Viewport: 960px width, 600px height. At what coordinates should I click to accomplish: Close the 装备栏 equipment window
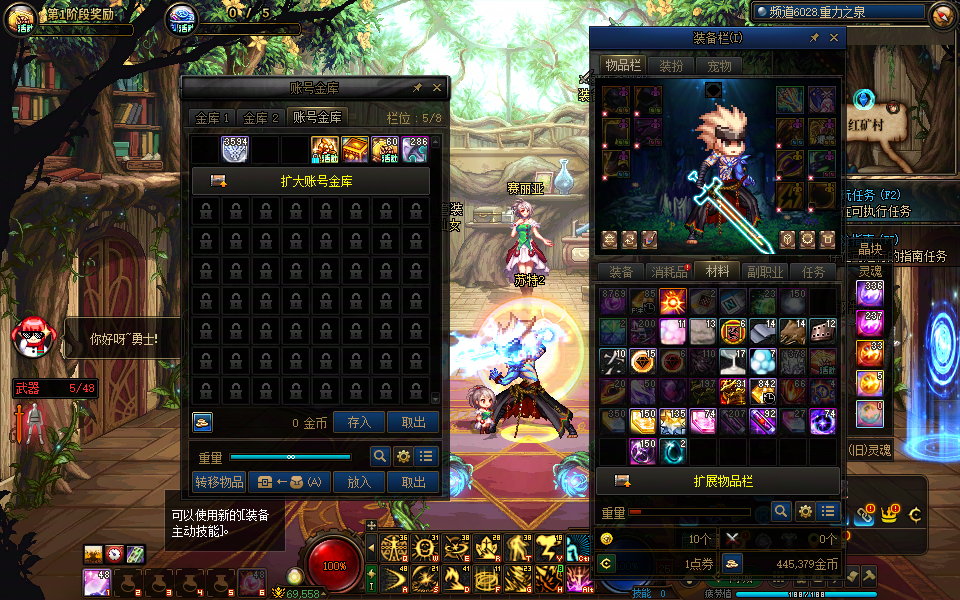(834, 38)
